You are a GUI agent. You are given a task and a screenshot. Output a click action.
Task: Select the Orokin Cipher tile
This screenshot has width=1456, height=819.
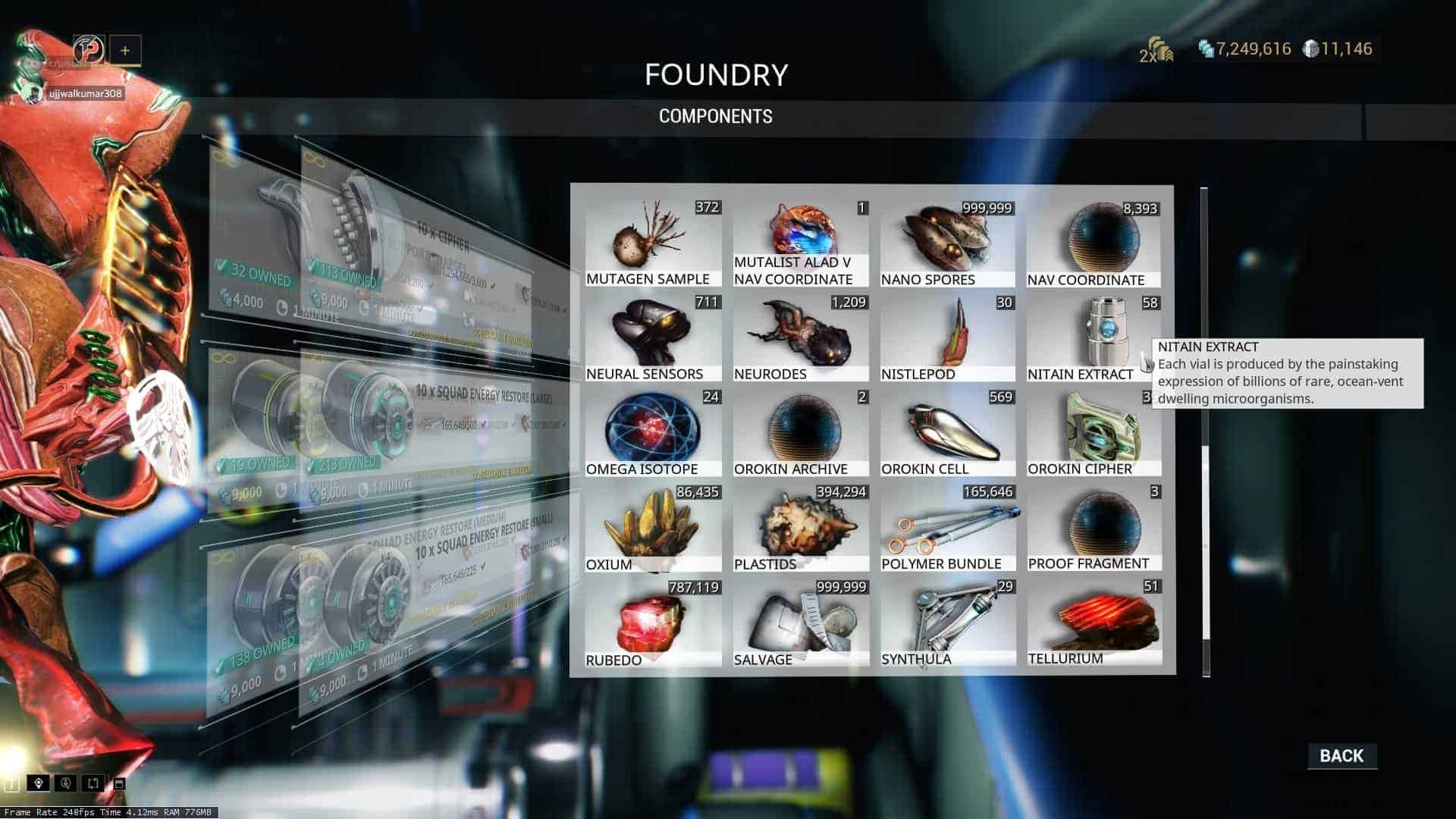(1094, 432)
